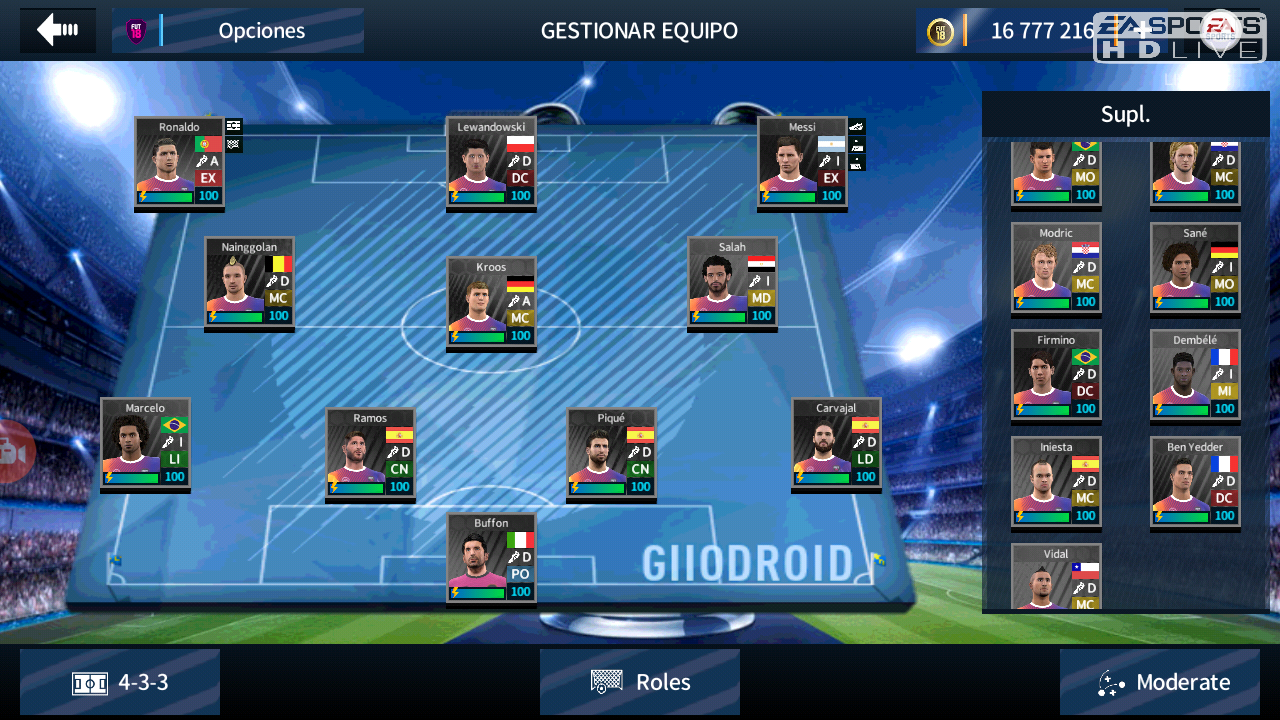This screenshot has width=1280, height=720.
Task: Select Piqué's player card
Action: click(x=611, y=453)
